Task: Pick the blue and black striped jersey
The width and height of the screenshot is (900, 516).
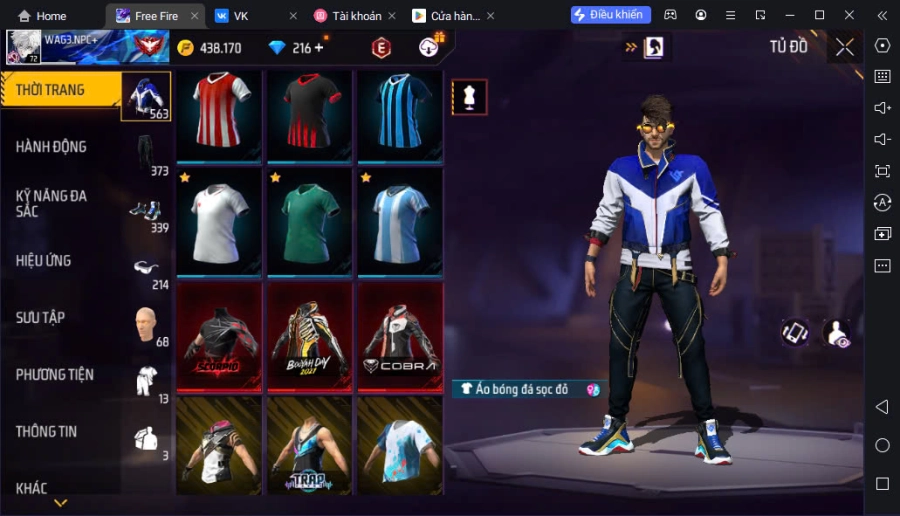Action: tap(400, 115)
